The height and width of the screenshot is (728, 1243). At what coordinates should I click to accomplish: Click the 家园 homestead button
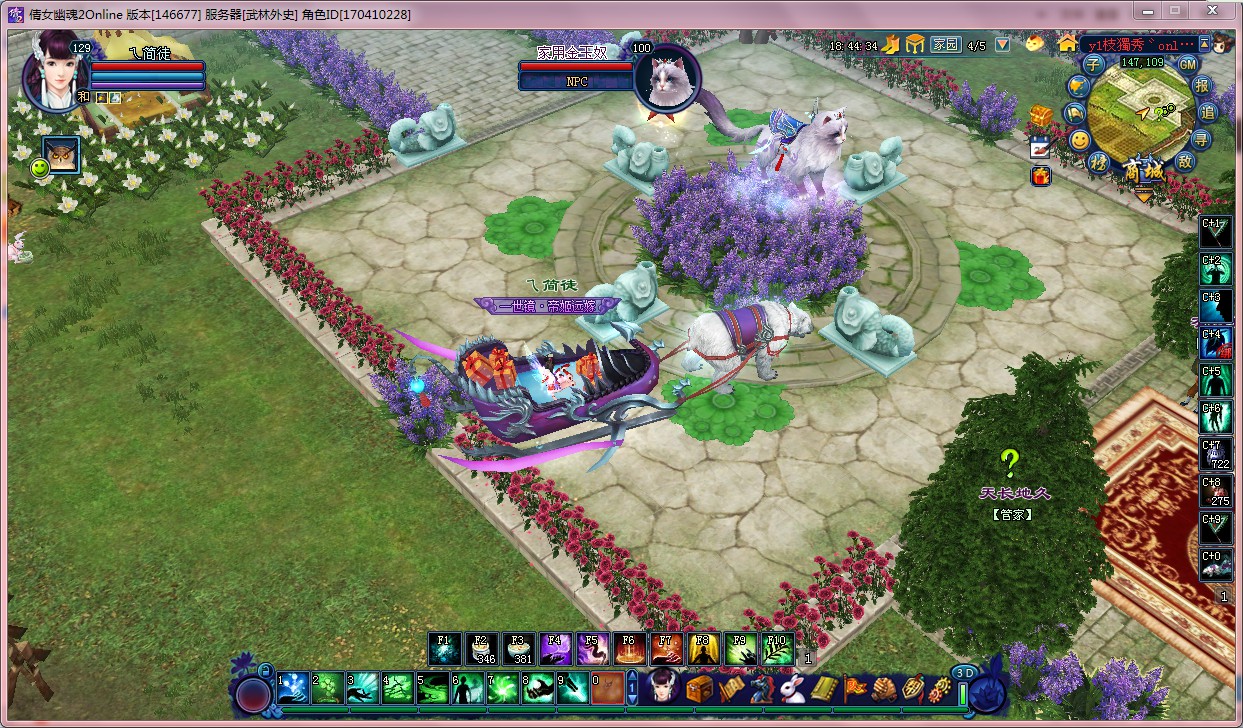pyautogui.click(x=945, y=45)
